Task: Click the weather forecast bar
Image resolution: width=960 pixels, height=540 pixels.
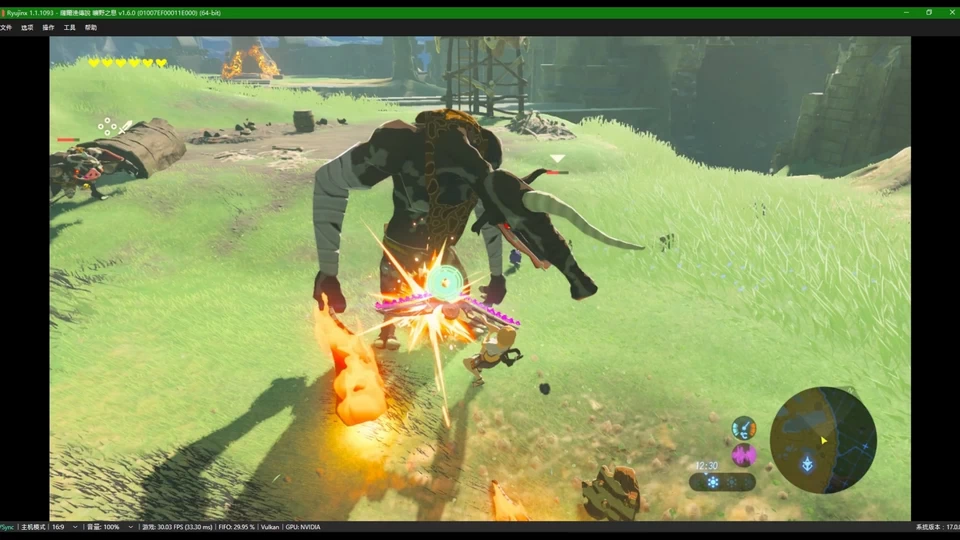Action: click(x=722, y=482)
